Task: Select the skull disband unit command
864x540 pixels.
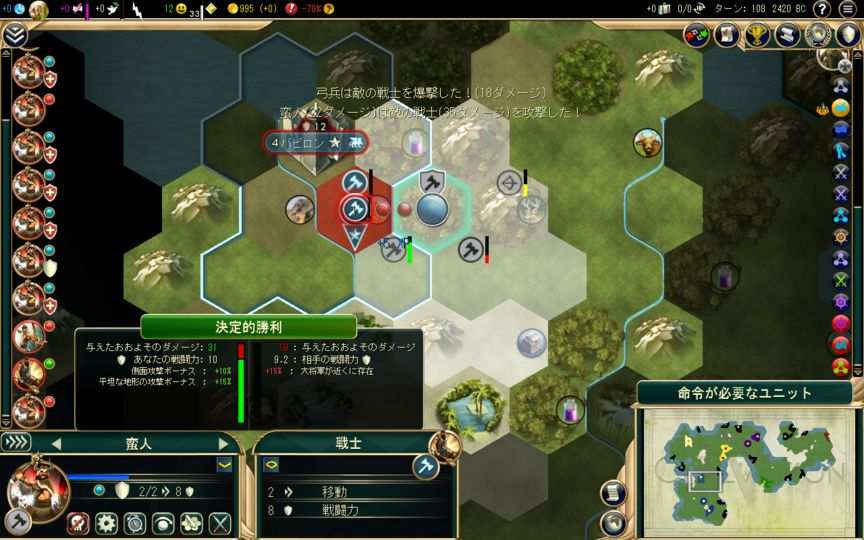Action: click(x=79, y=522)
